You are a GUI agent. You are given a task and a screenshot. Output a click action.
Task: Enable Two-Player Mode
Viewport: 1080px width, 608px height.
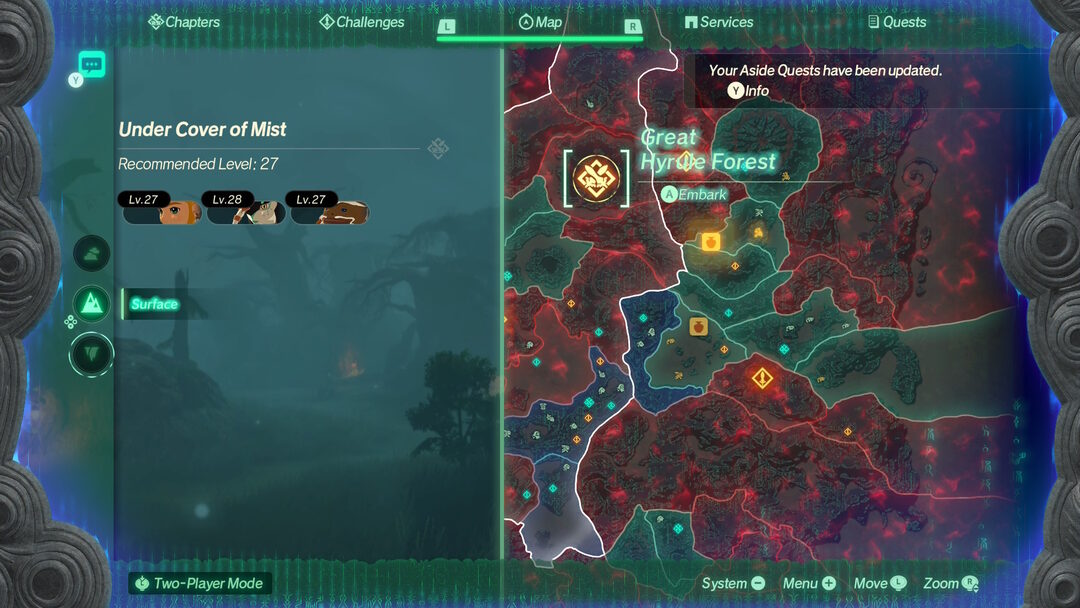pyautogui.click(x=200, y=583)
